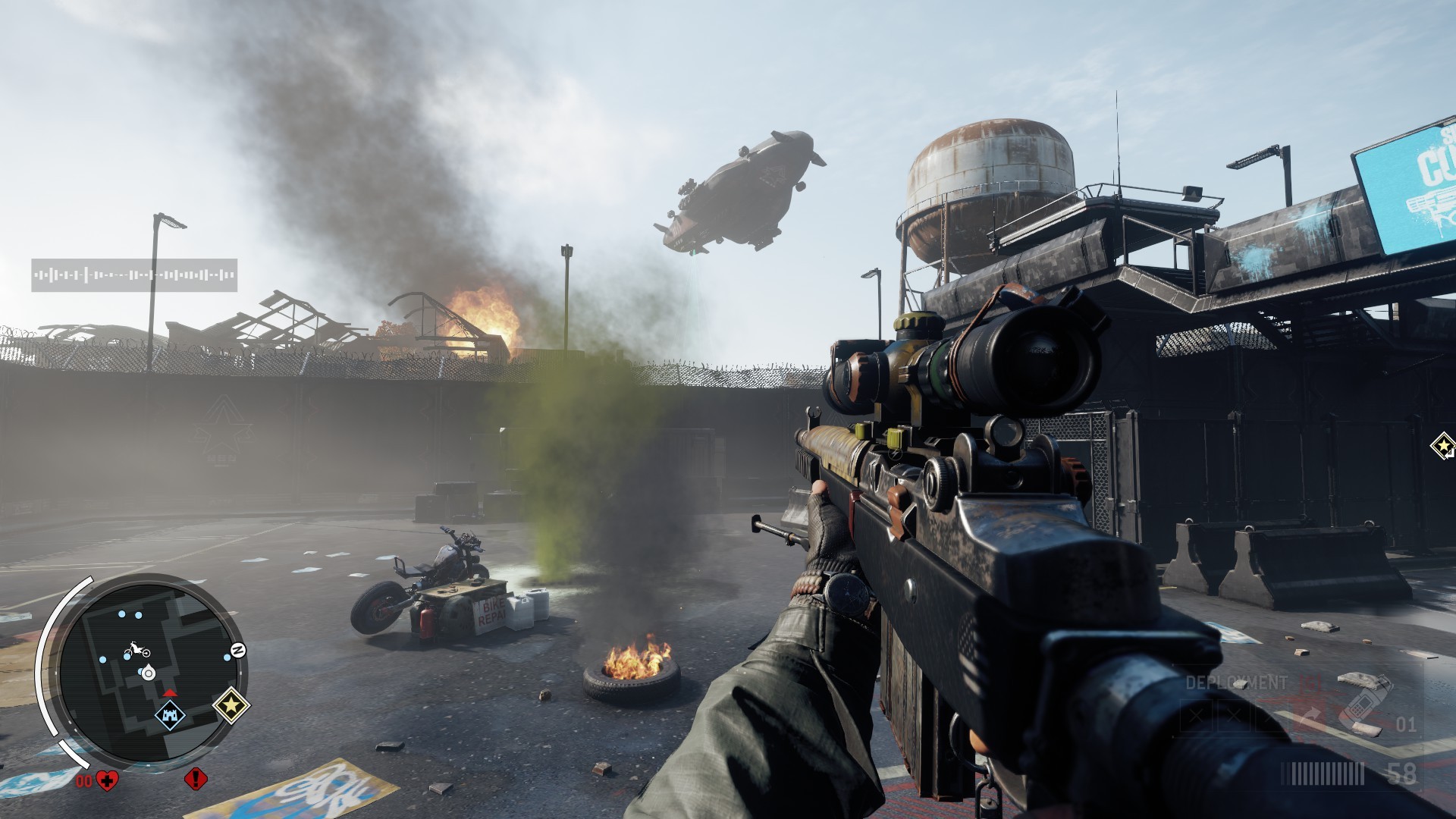
Task: Click the north compass indicator on the minimap
Action: pyautogui.click(x=238, y=651)
